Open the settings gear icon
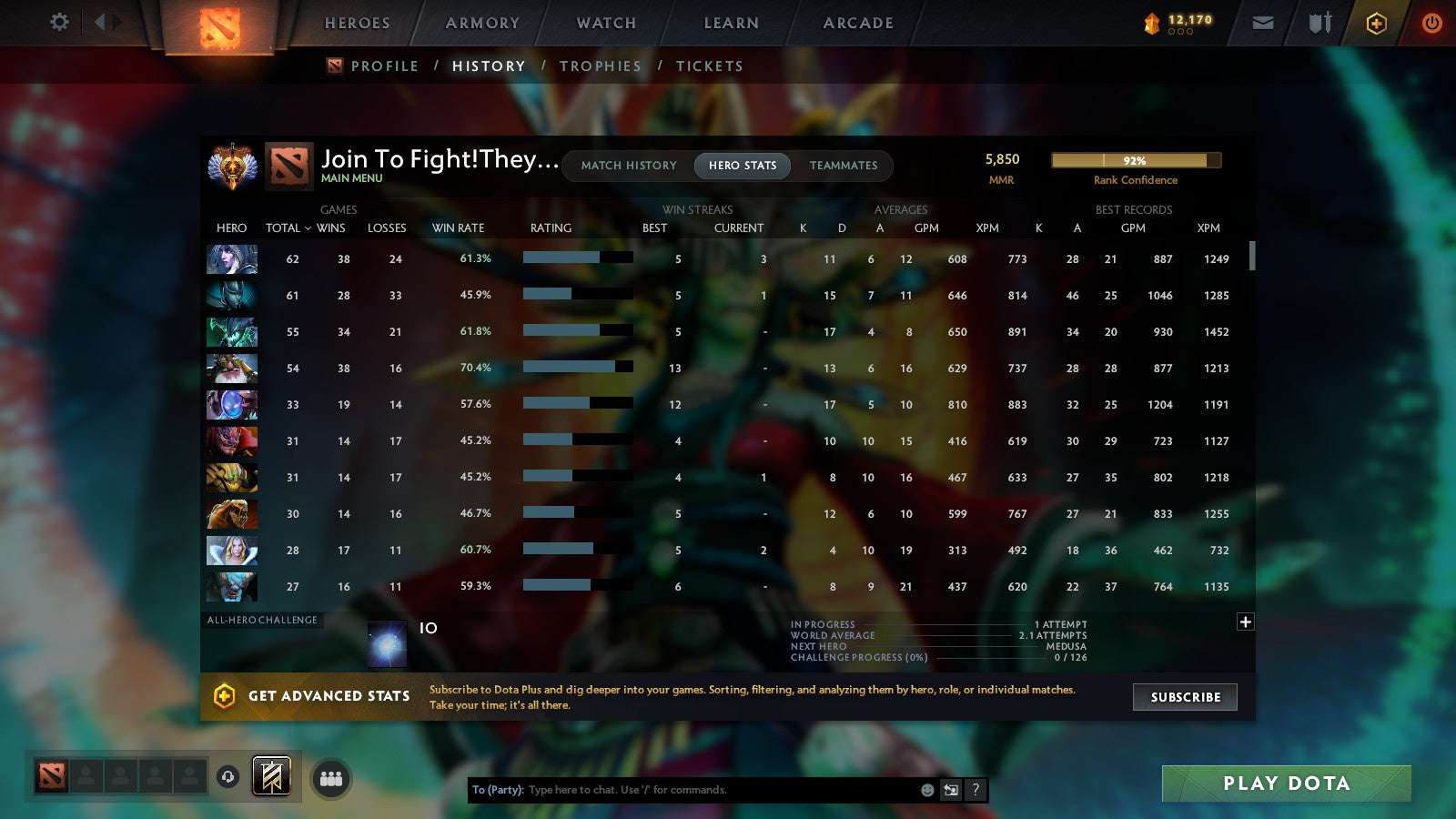 pos(58,22)
